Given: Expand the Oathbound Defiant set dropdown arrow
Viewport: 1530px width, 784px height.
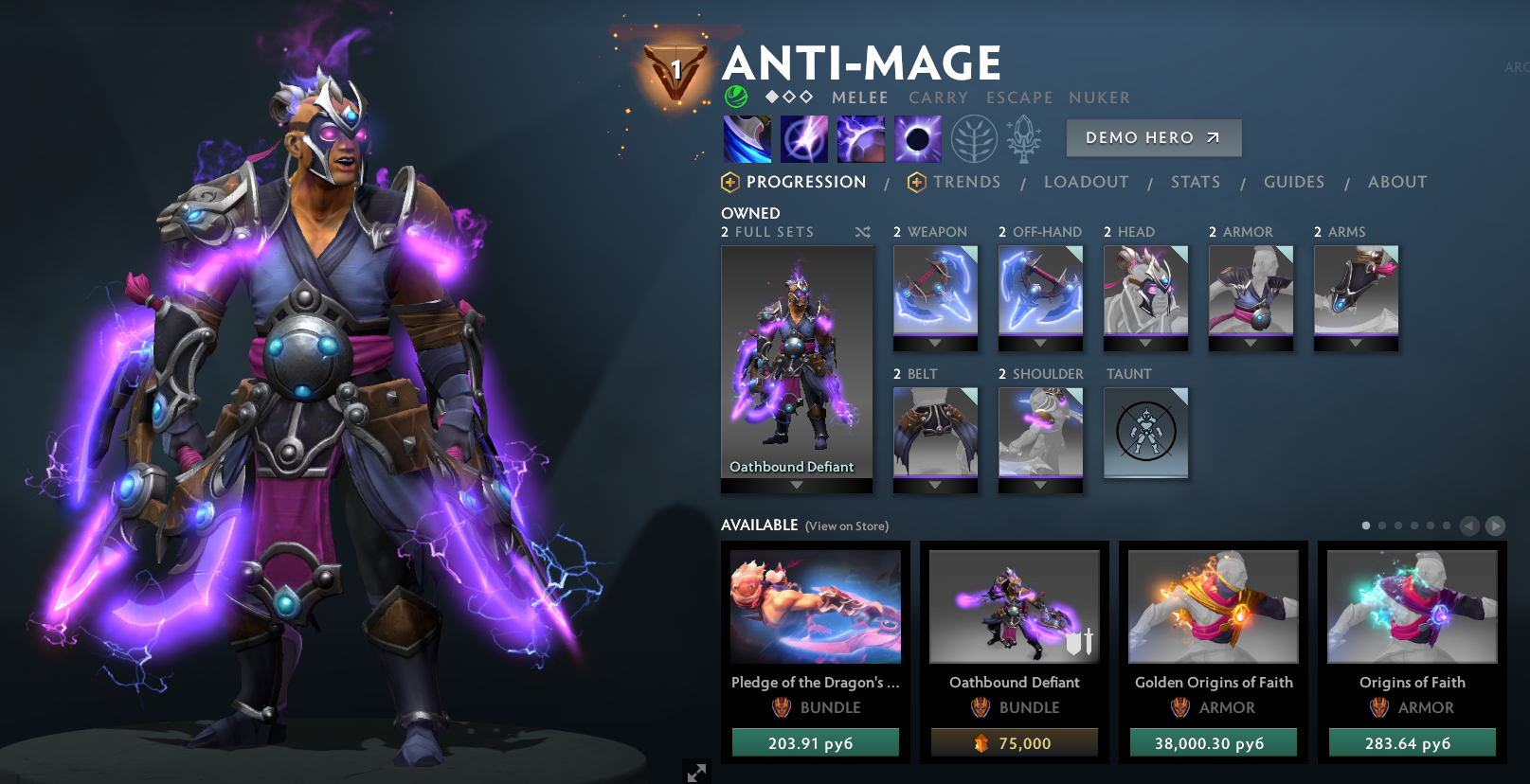Looking at the screenshot, I should pyautogui.click(x=796, y=483).
